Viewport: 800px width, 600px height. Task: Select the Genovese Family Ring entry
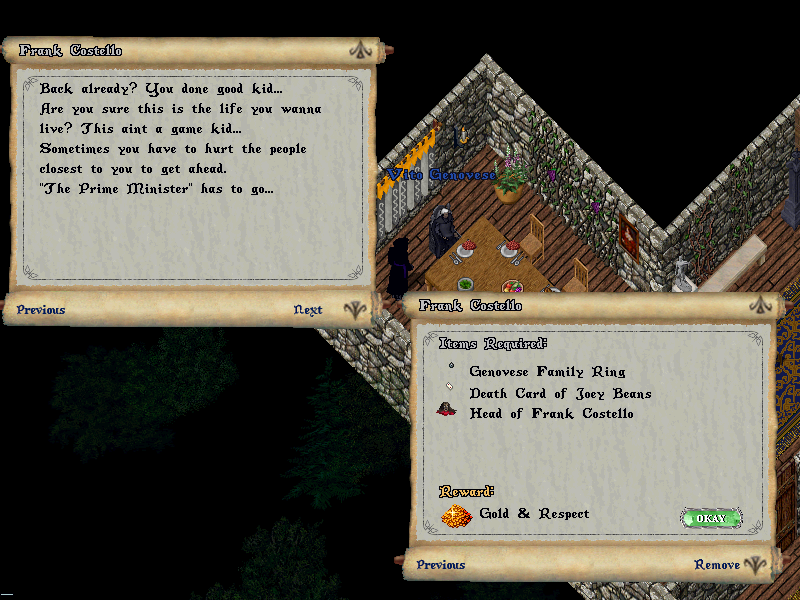pos(547,371)
